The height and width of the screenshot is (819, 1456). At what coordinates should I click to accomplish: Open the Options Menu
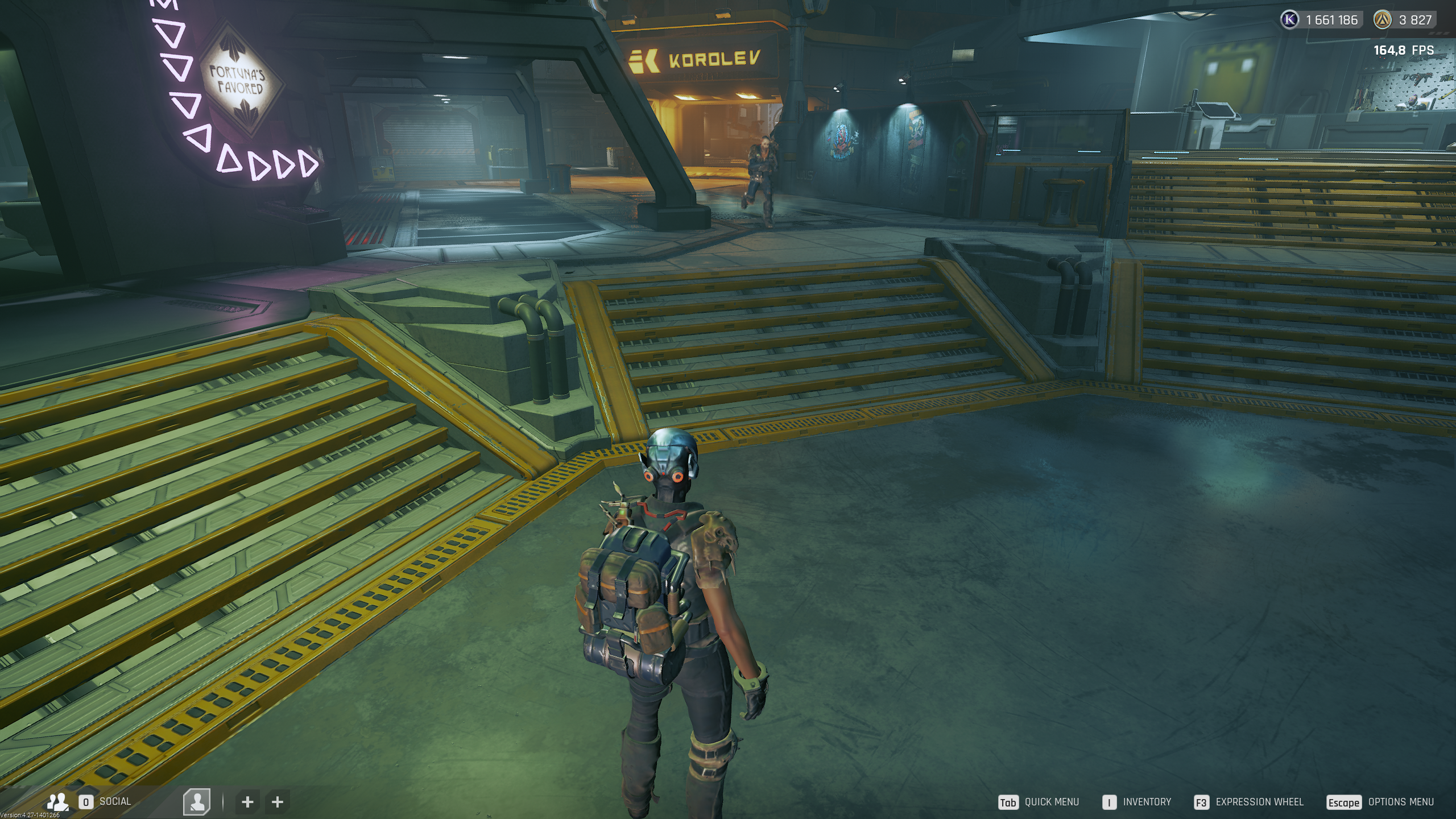click(x=1400, y=802)
